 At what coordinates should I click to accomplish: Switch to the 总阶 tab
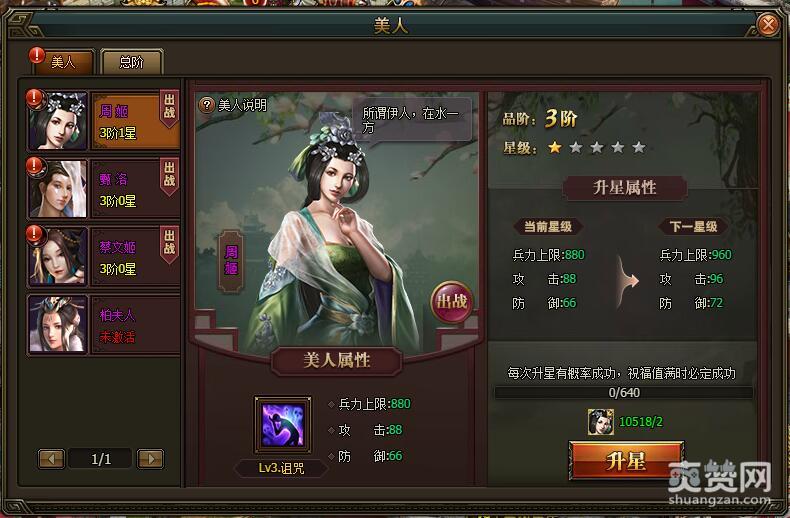(x=131, y=62)
